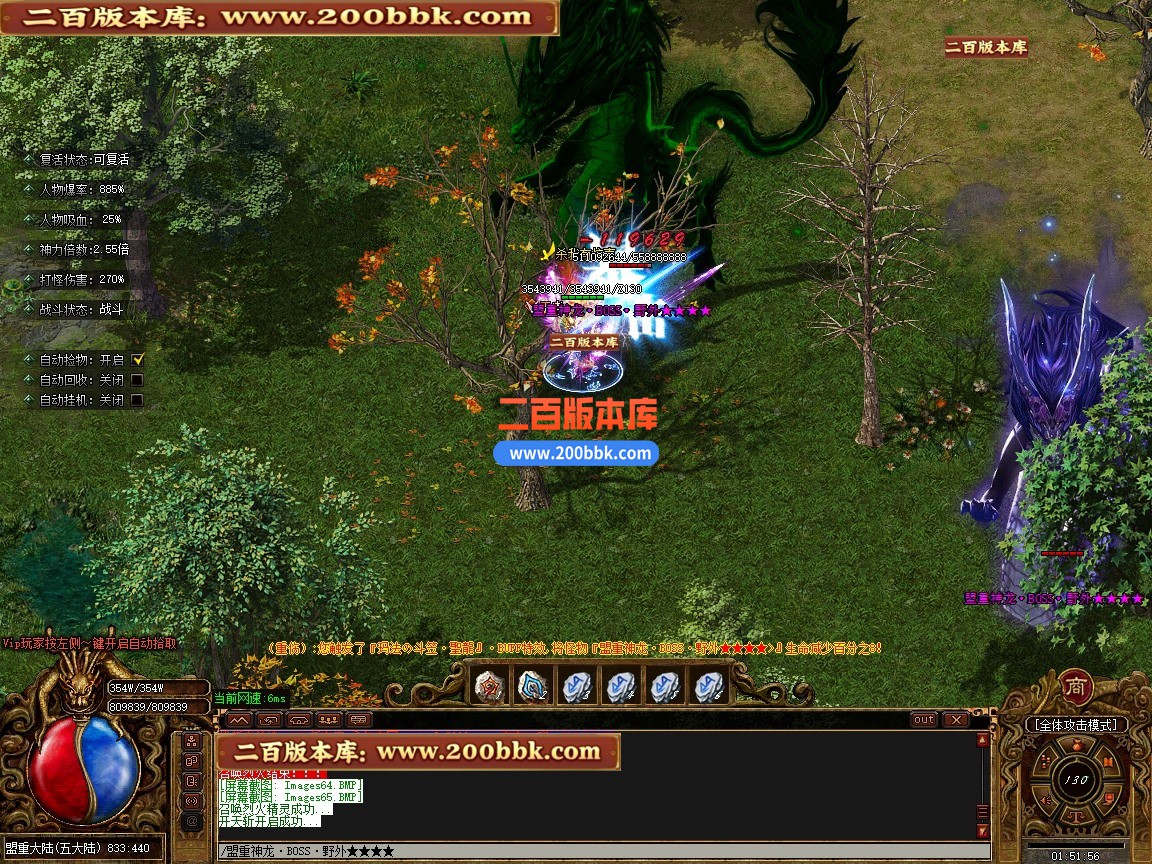Open the 二百版本库 banner link at the top
The height and width of the screenshot is (864, 1152).
[x=279, y=17]
